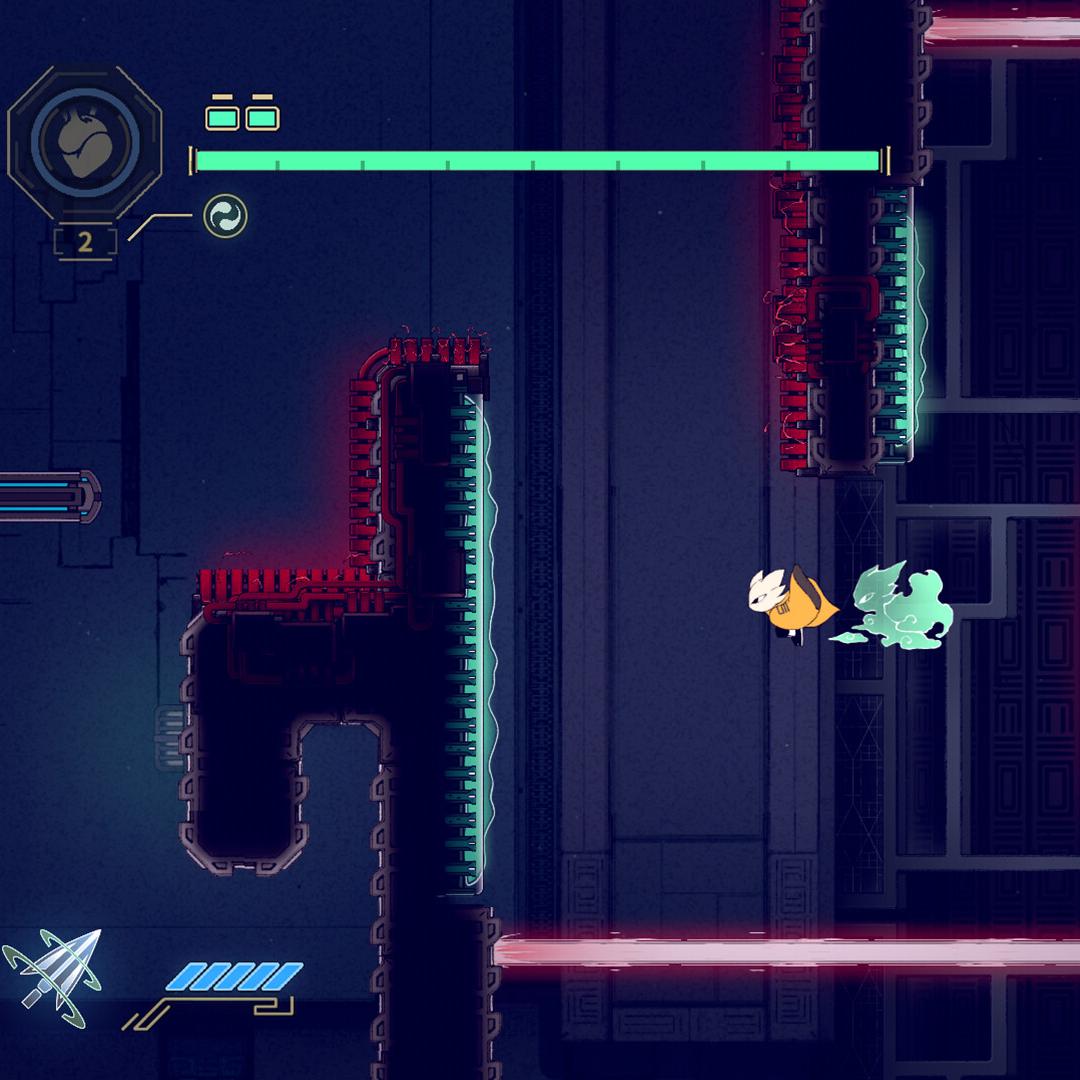Viewport: 1080px width, 1080px height.
Task: Select the green swirl jade icon
Action: point(225,217)
